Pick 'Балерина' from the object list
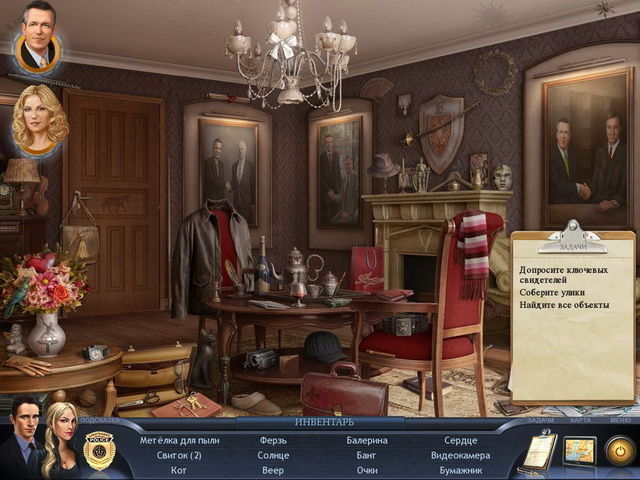Screen dimensions: 640x480 (367, 440)
